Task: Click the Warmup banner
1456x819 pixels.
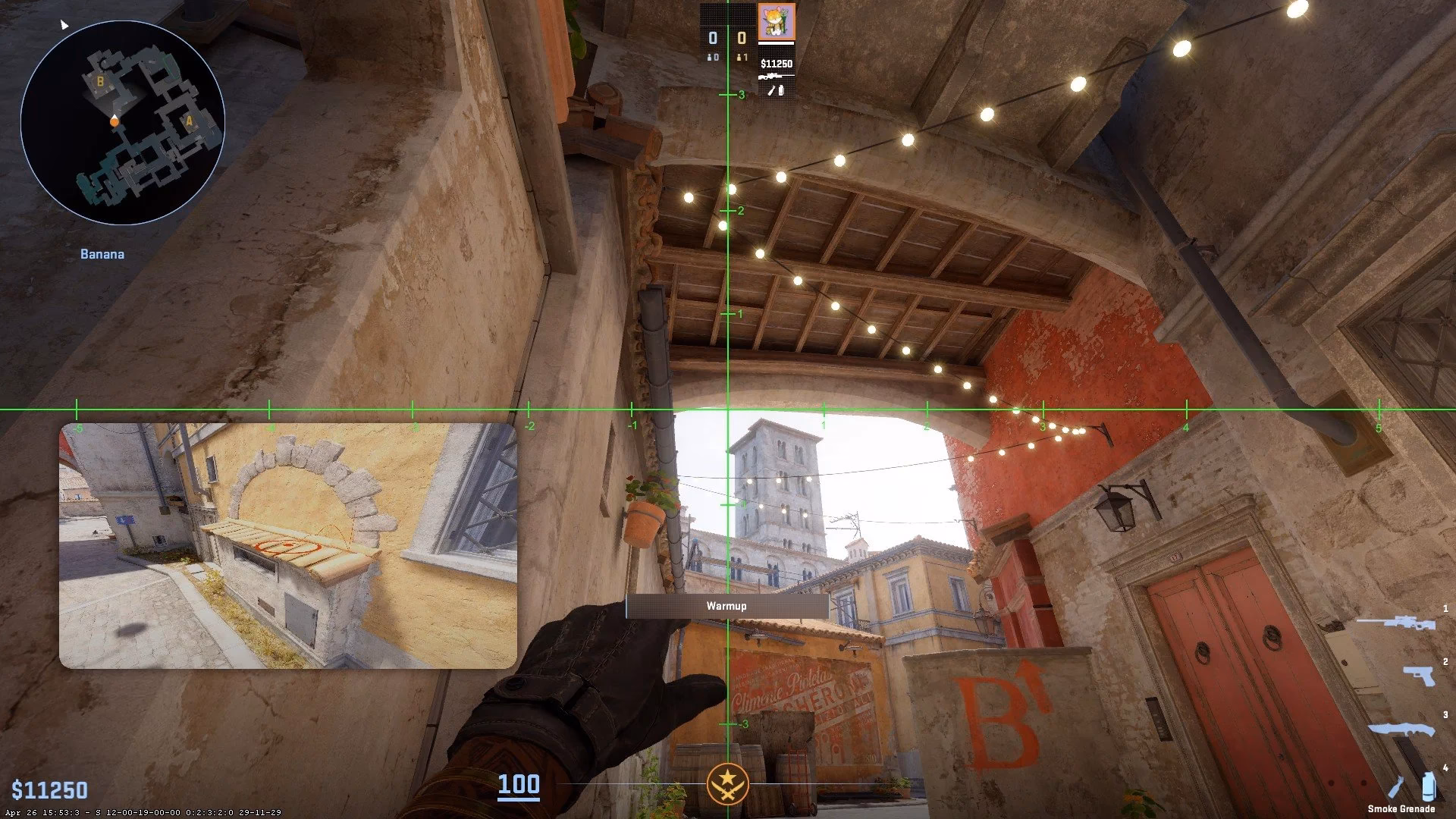Action: [x=726, y=605]
